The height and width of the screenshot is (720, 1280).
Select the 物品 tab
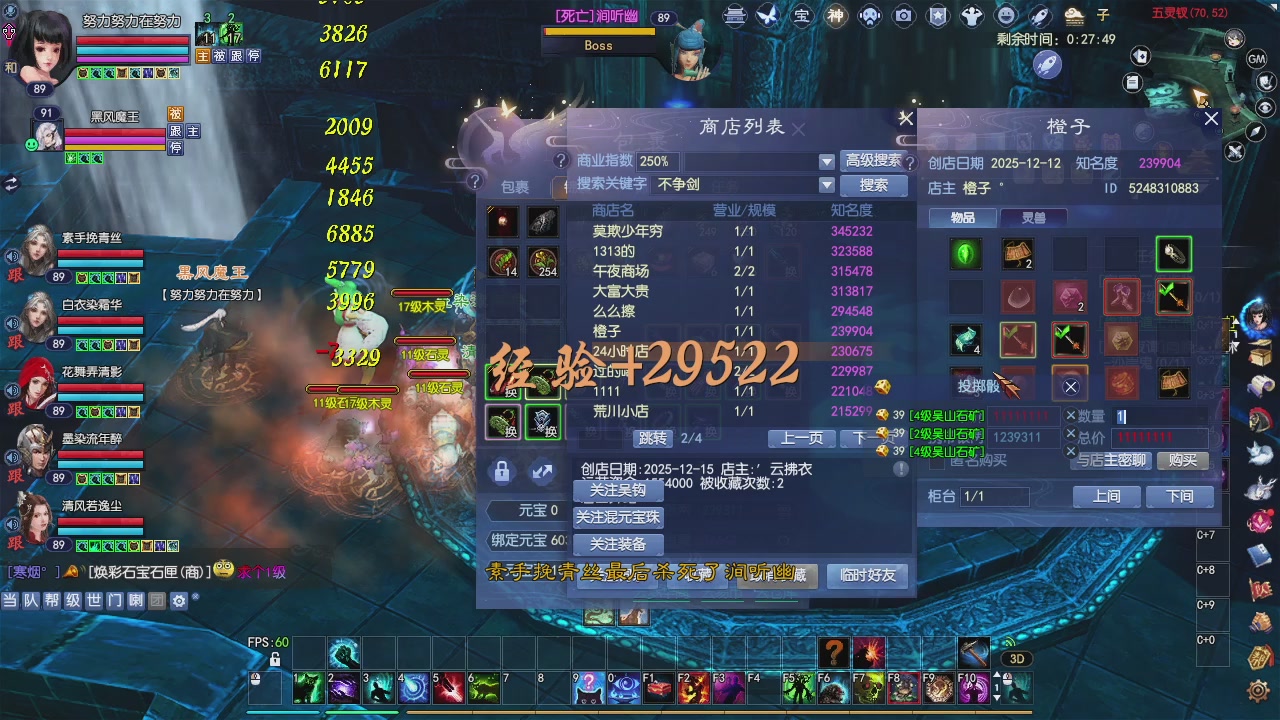tap(962, 216)
